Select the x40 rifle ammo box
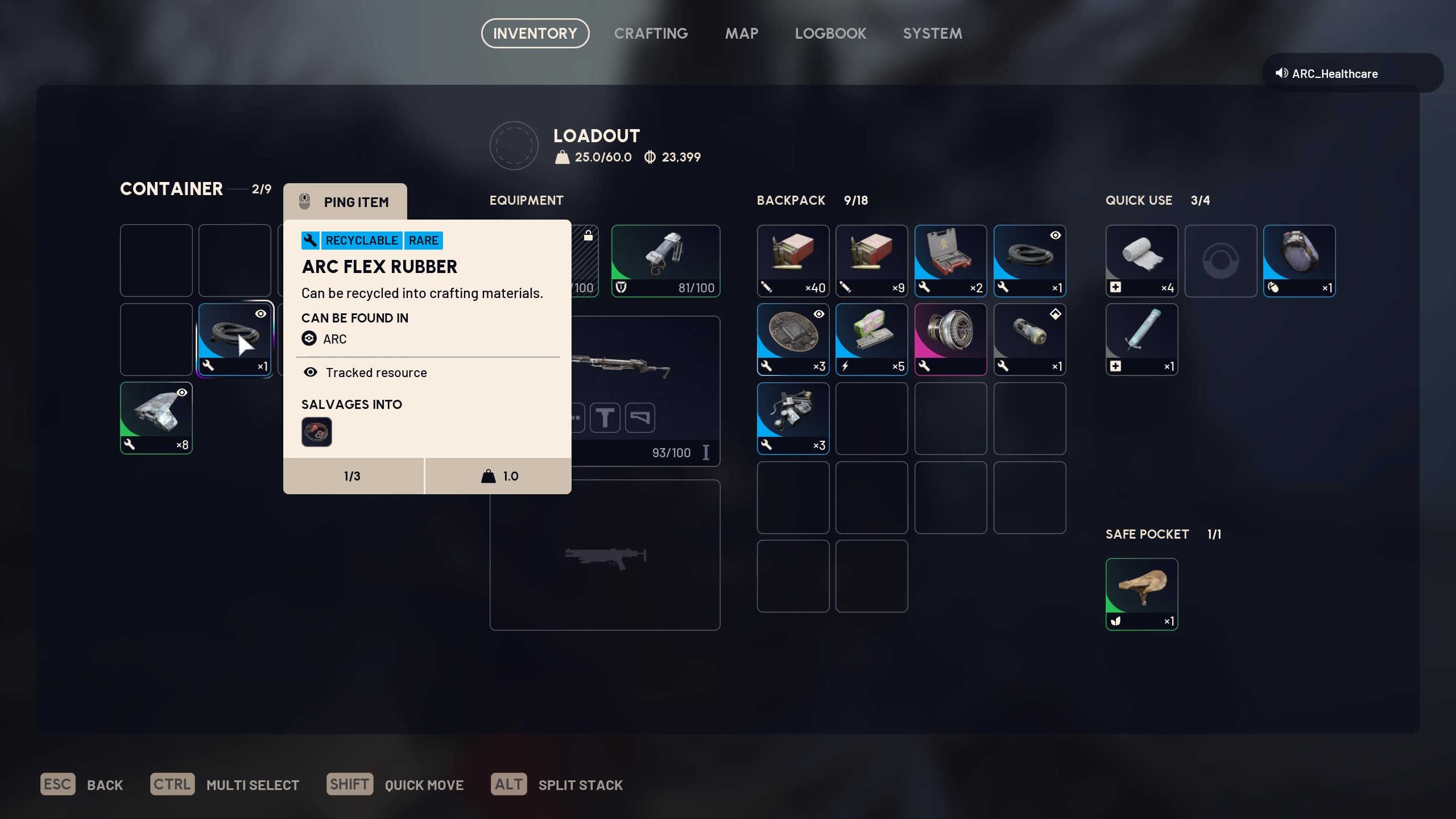This screenshot has height=819, width=1456. click(793, 261)
